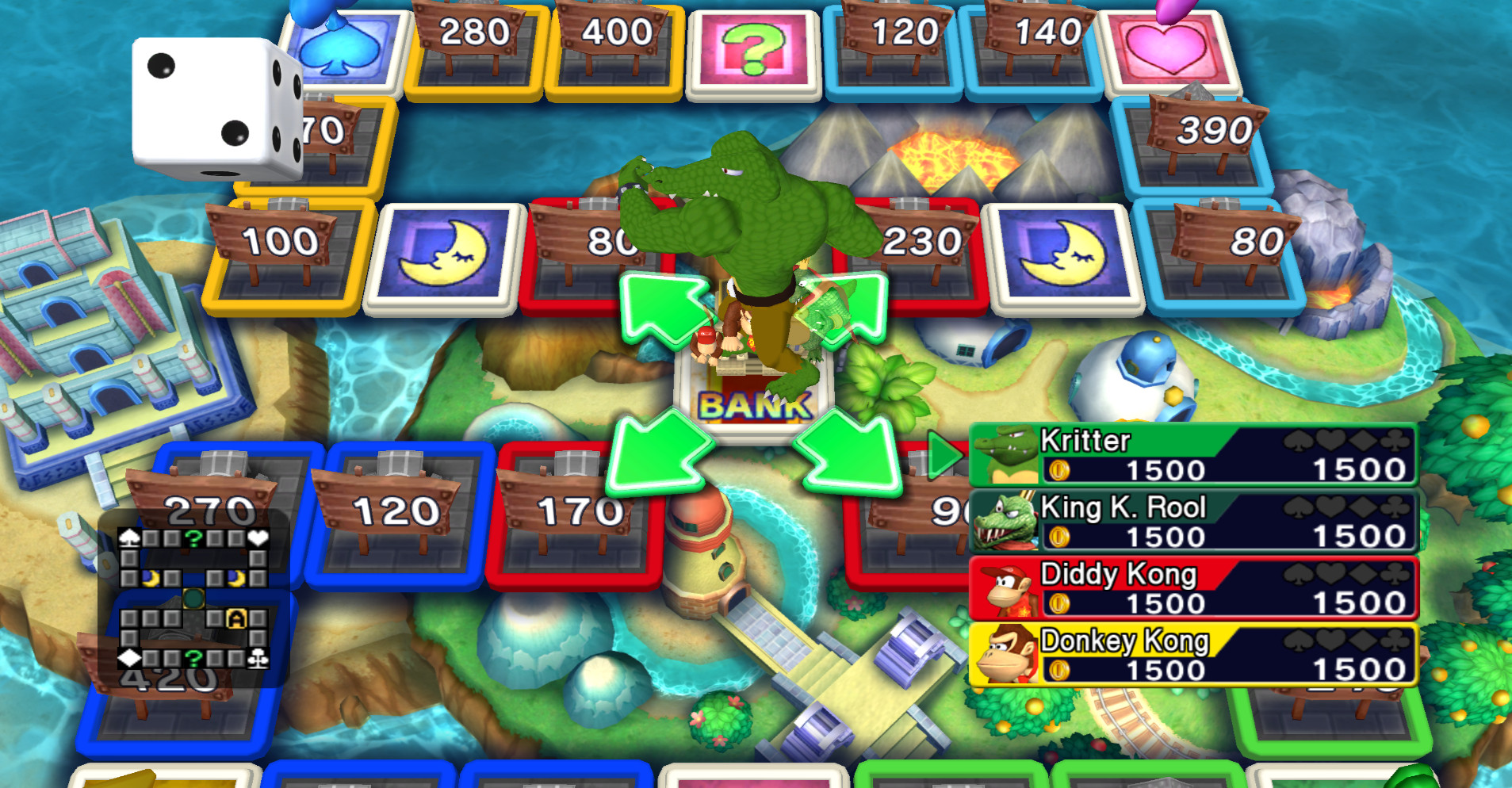The width and height of the screenshot is (1512, 788).
Task: Select the spade suit space
Action: pyautogui.click(x=344, y=49)
